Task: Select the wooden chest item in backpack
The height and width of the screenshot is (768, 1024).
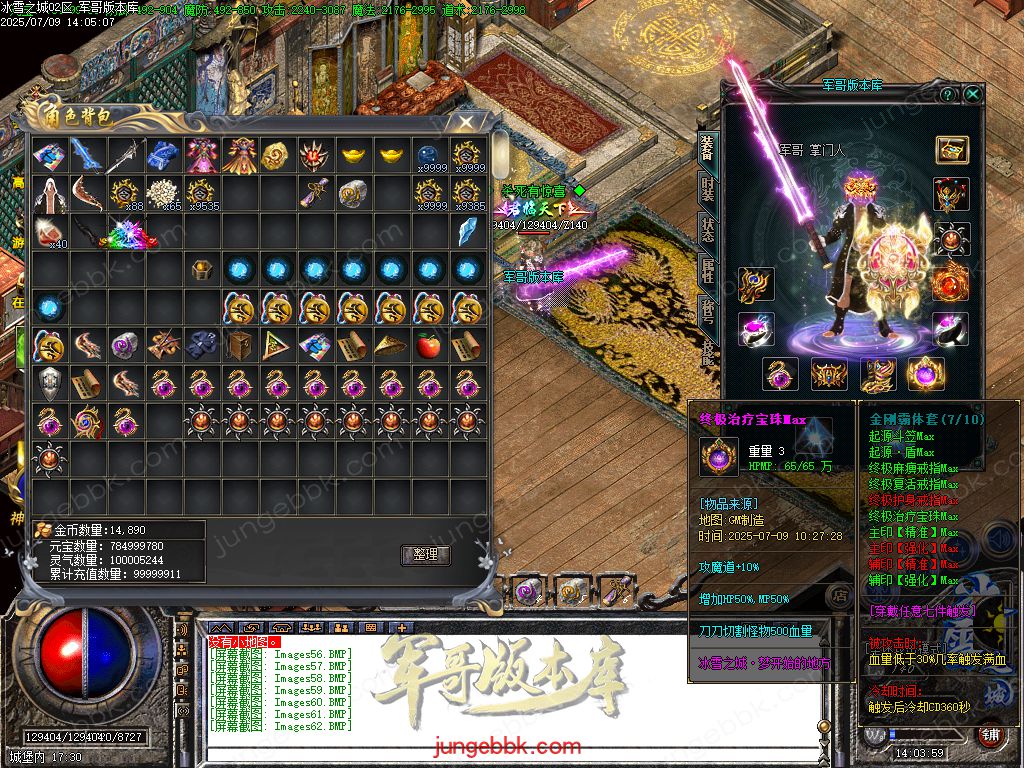Action: tap(239, 346)
